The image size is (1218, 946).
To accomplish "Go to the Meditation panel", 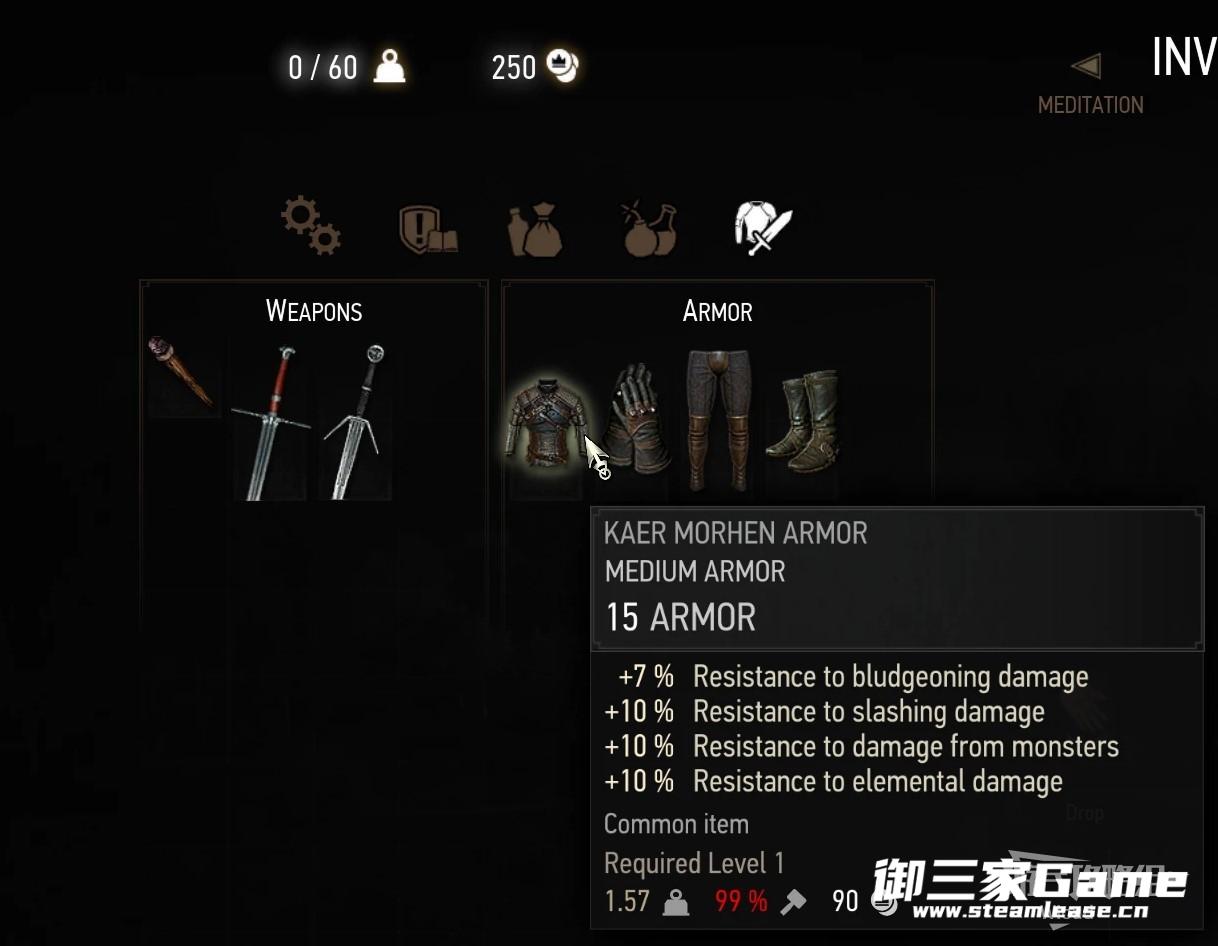I will [x=1090, y=88].
